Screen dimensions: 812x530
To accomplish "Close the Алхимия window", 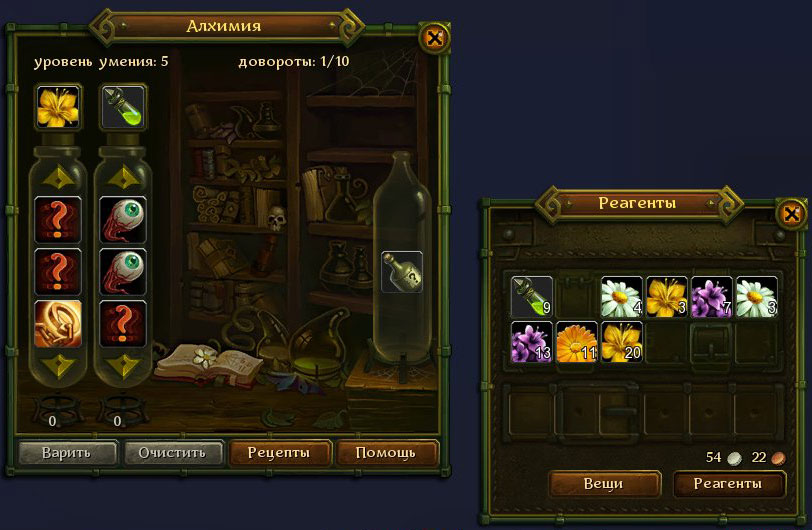I will [434, 39].
